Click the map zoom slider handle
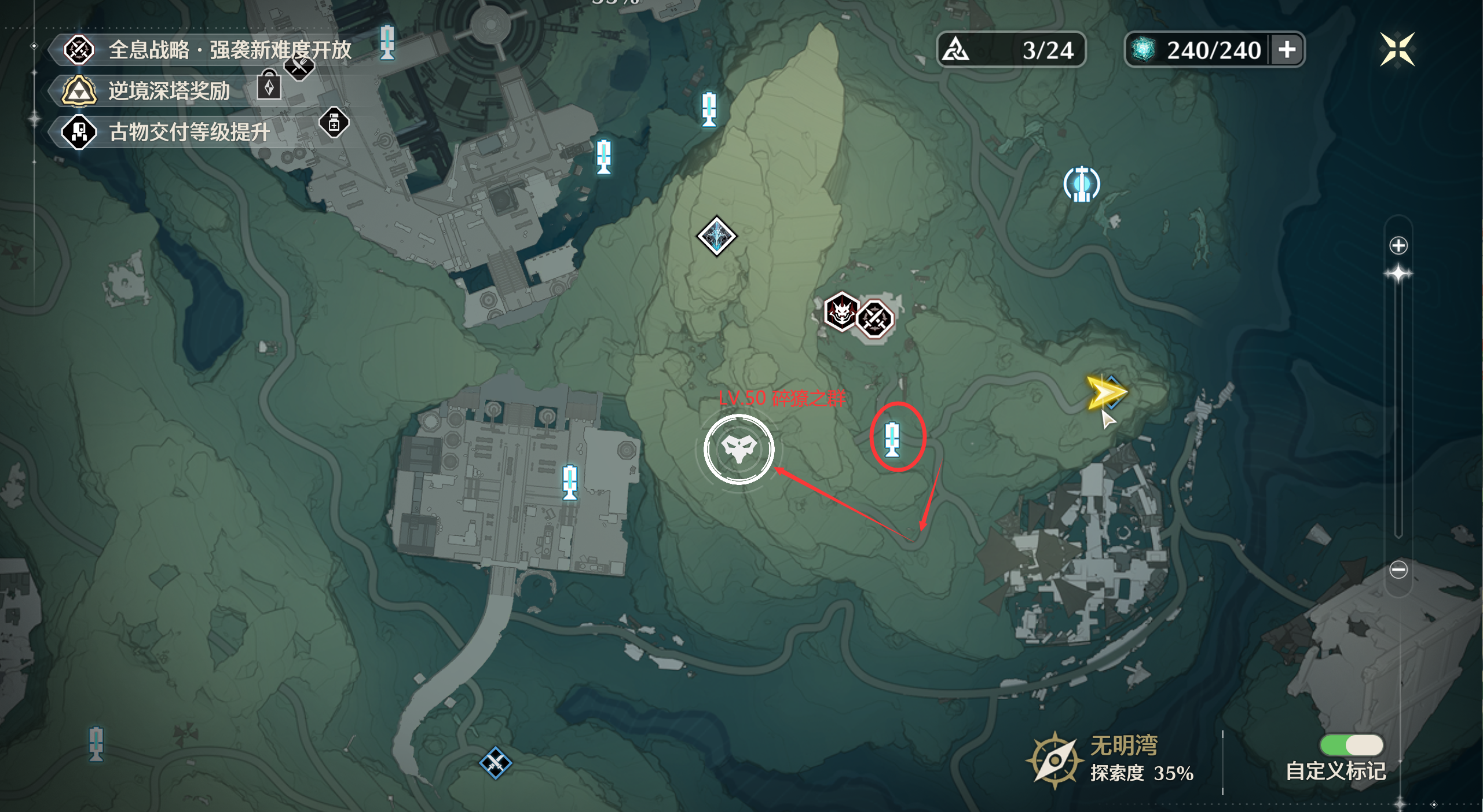1483x812 pixels. (x=1398, y=274)
